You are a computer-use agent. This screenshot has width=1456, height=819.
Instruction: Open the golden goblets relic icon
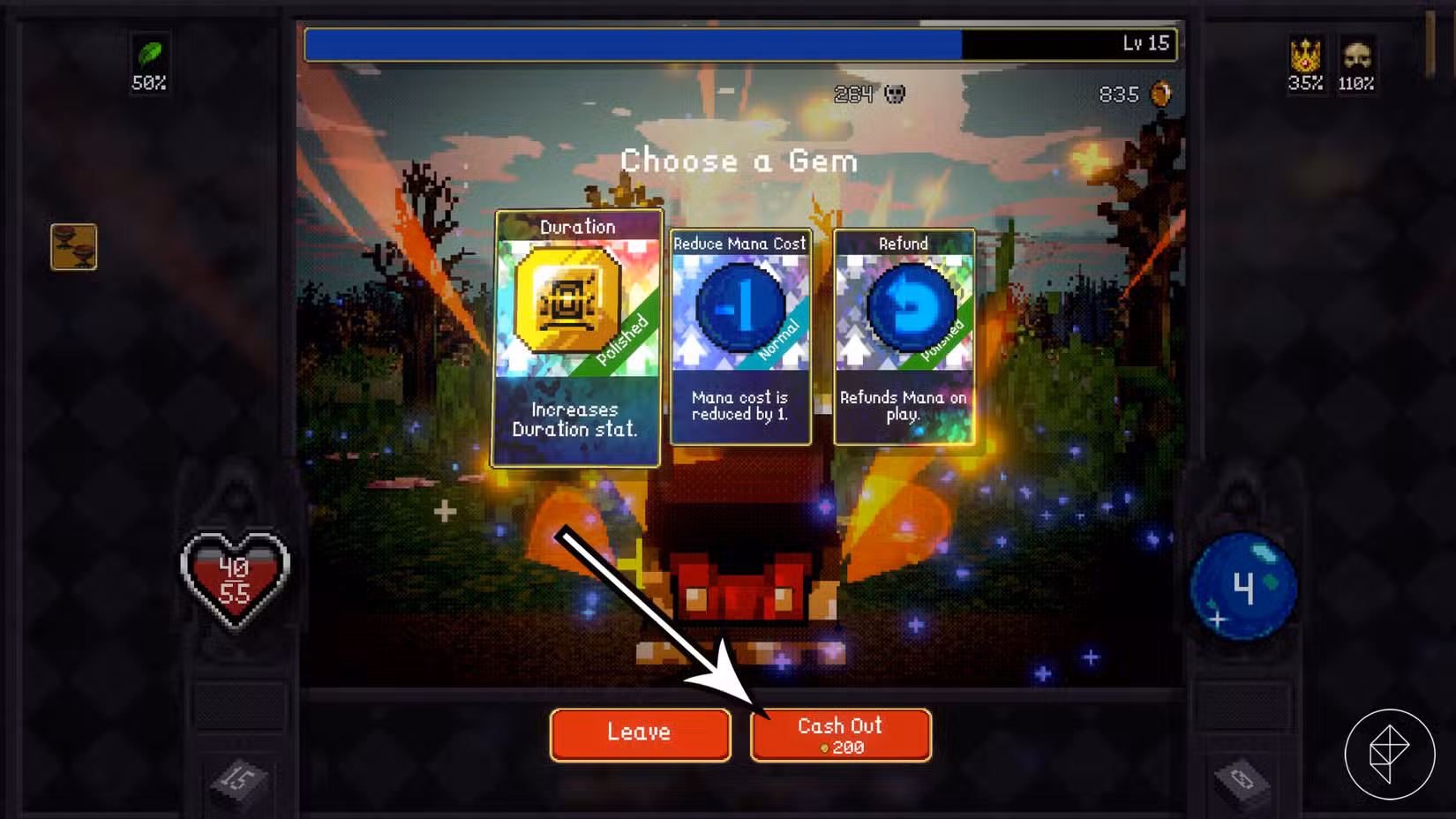point(74,247)
